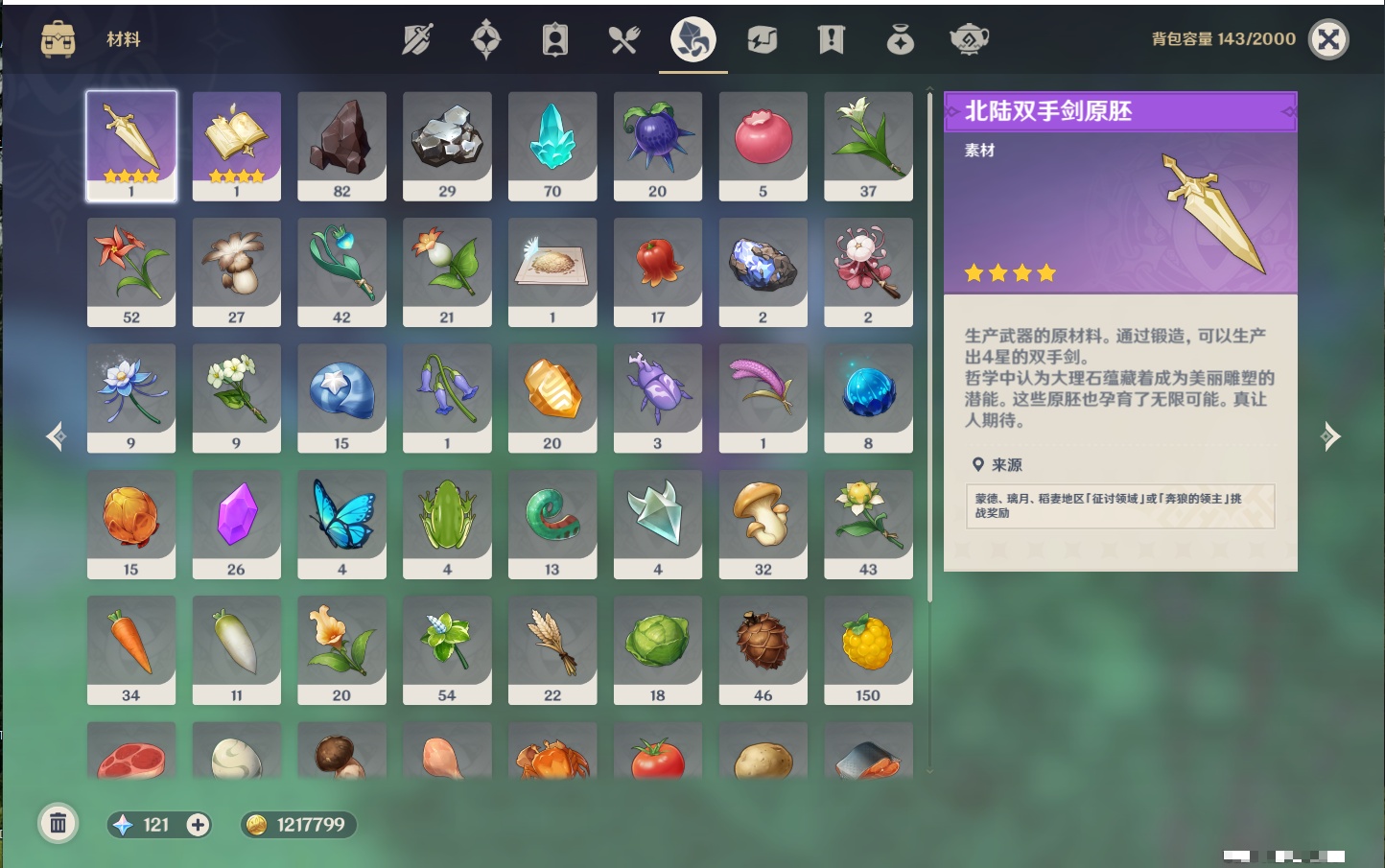This screenshot has height=868, width=1385.
Task: Go to the next page with right arrow
Action: (x=1330, y=436)
